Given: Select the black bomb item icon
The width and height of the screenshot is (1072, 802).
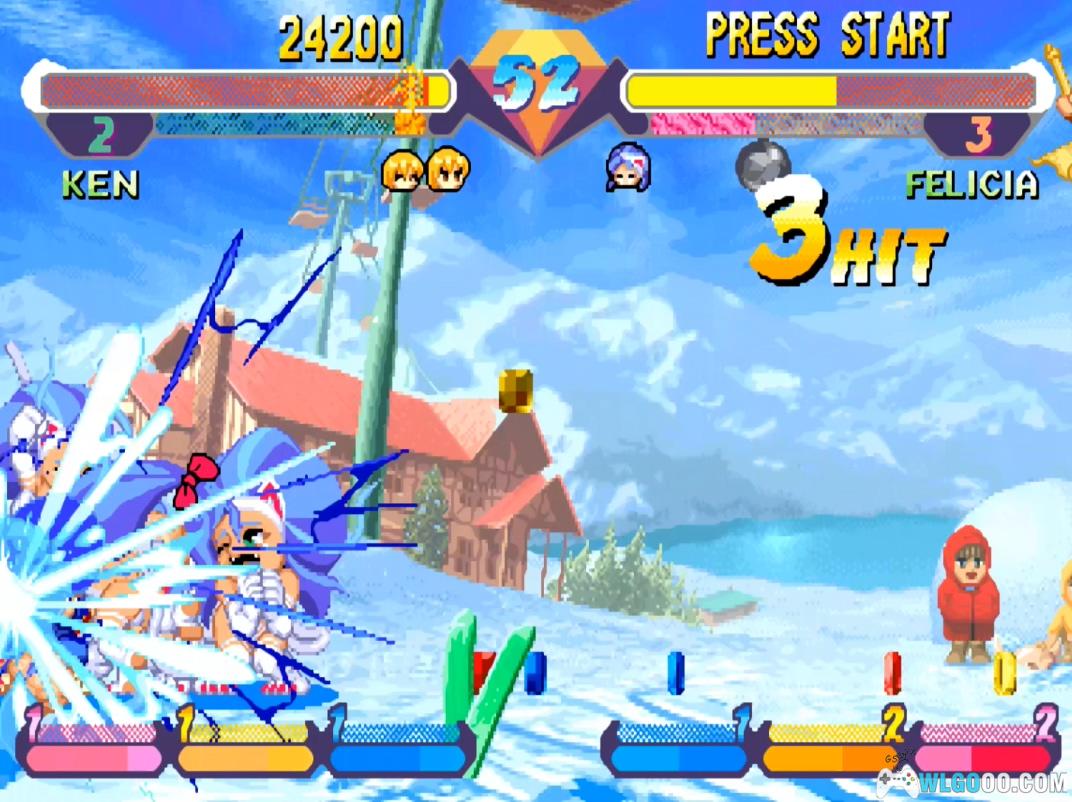Looking at the screenshot, I should click(x=762, y=163).
